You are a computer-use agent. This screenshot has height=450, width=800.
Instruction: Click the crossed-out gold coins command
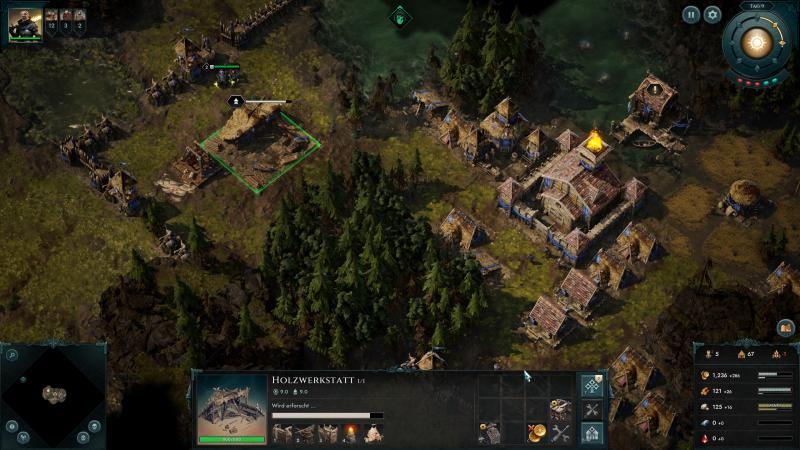pyautogui.click(x=537, y=433)
